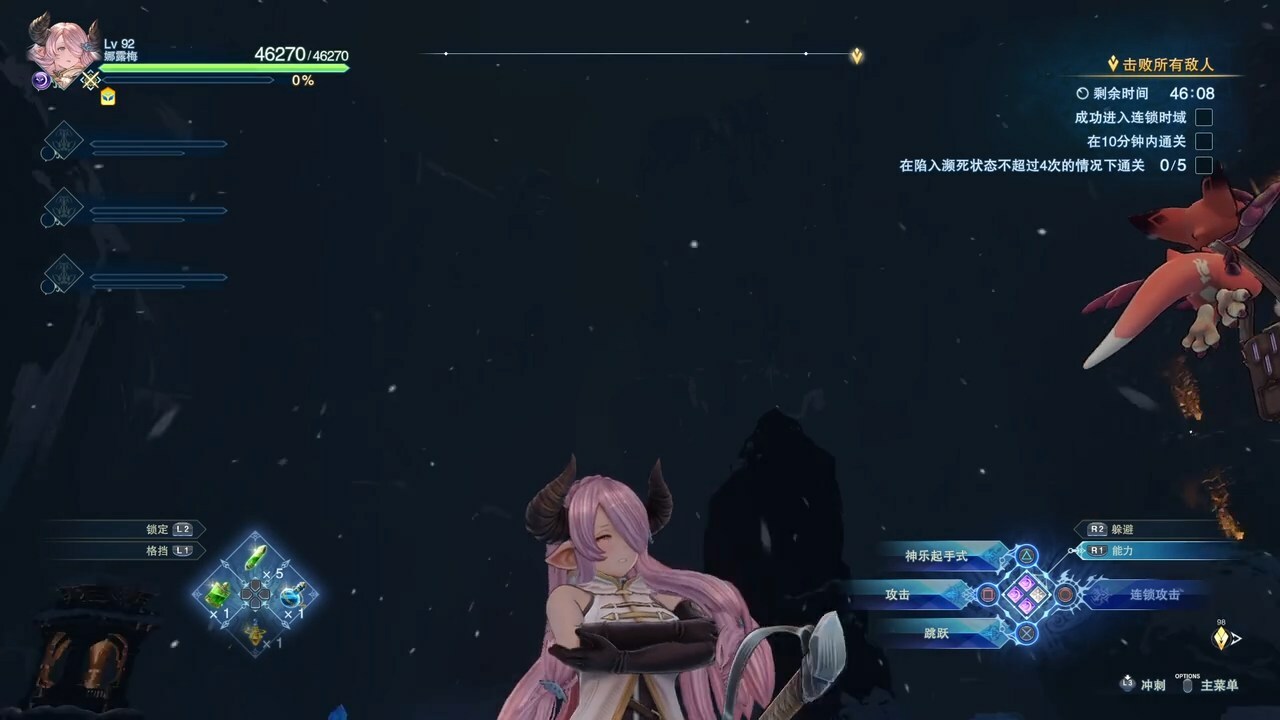Select the 锁定 lock-on label
The image size is (1280, 720).
[157, 529]
